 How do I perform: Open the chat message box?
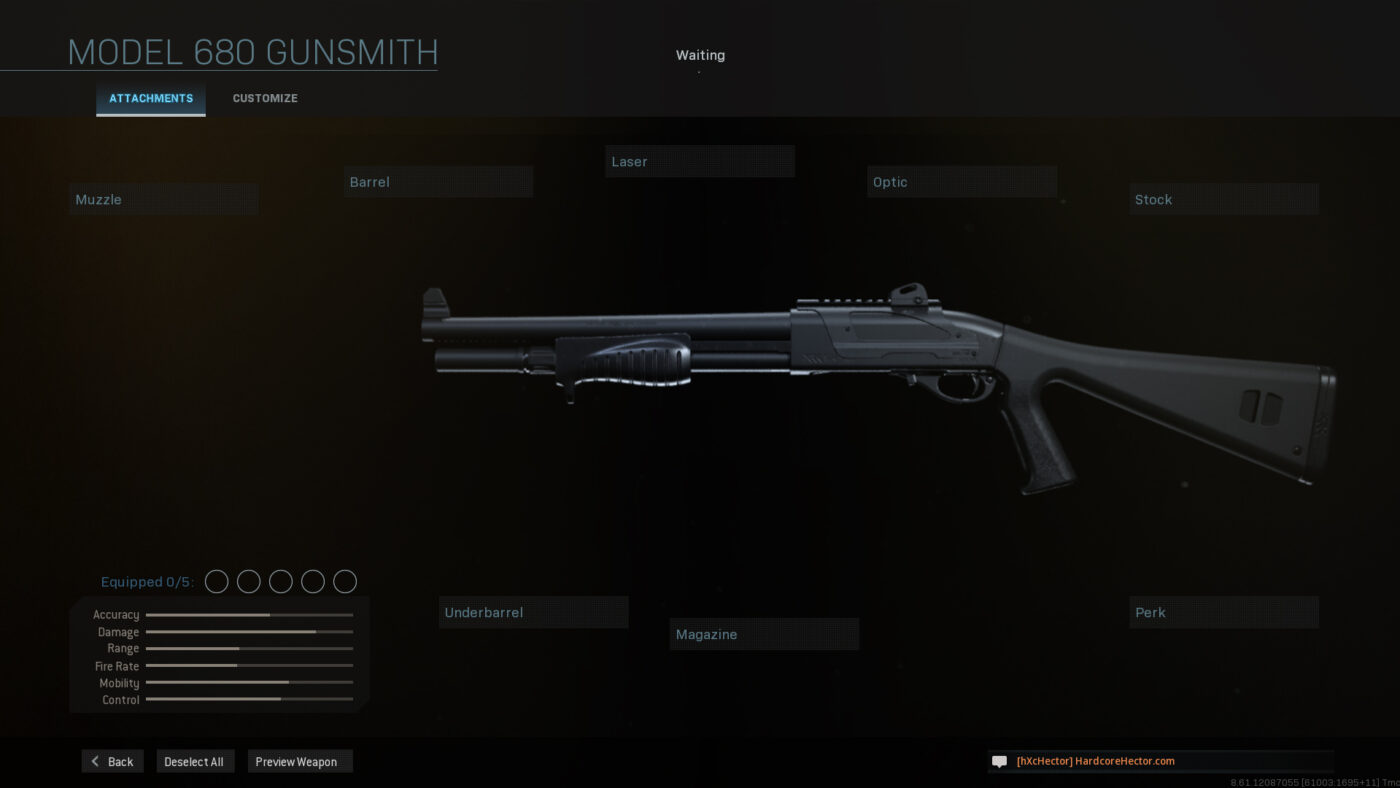click(1160, 761)
